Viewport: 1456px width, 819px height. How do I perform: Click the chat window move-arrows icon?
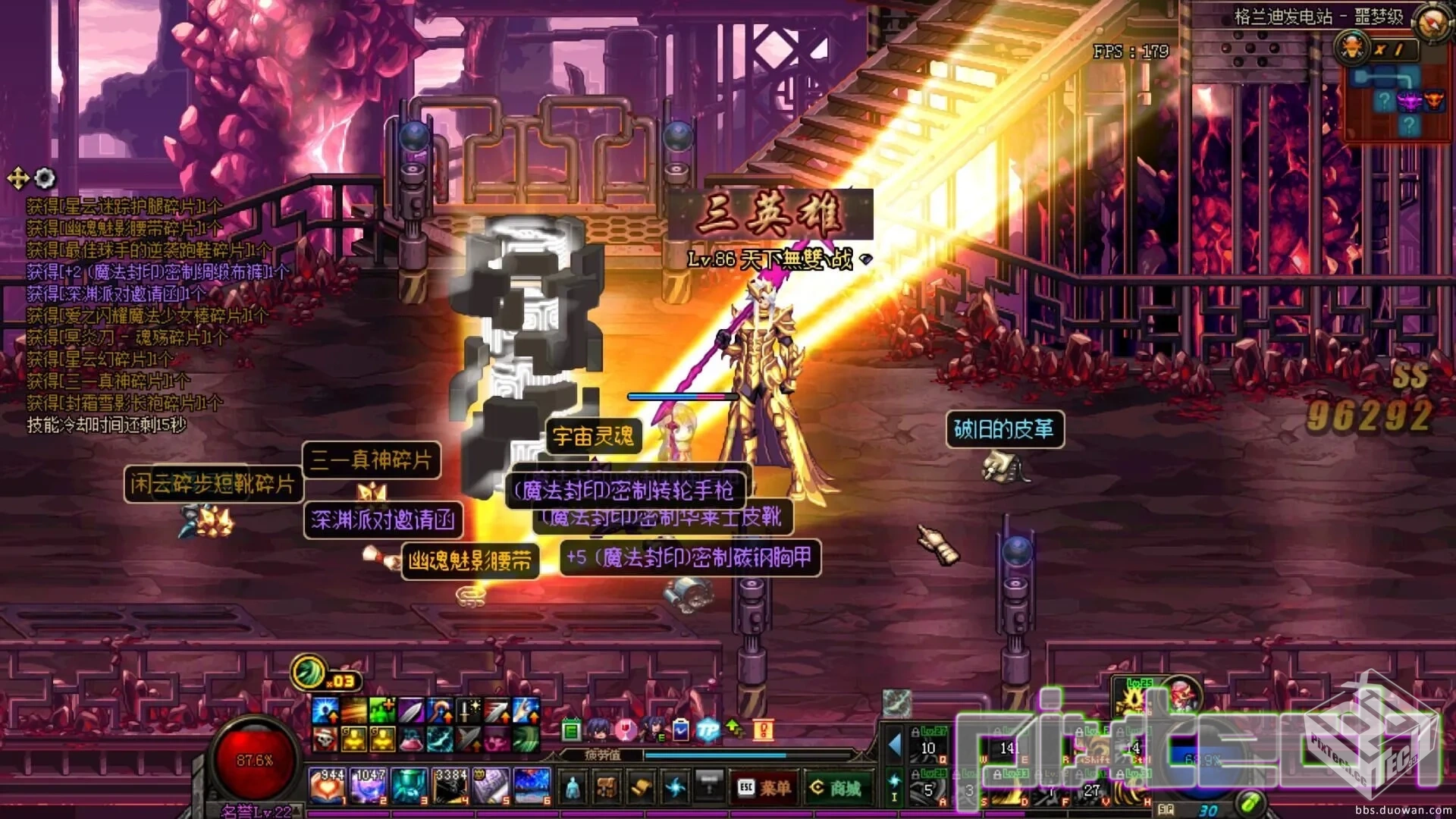17,179
